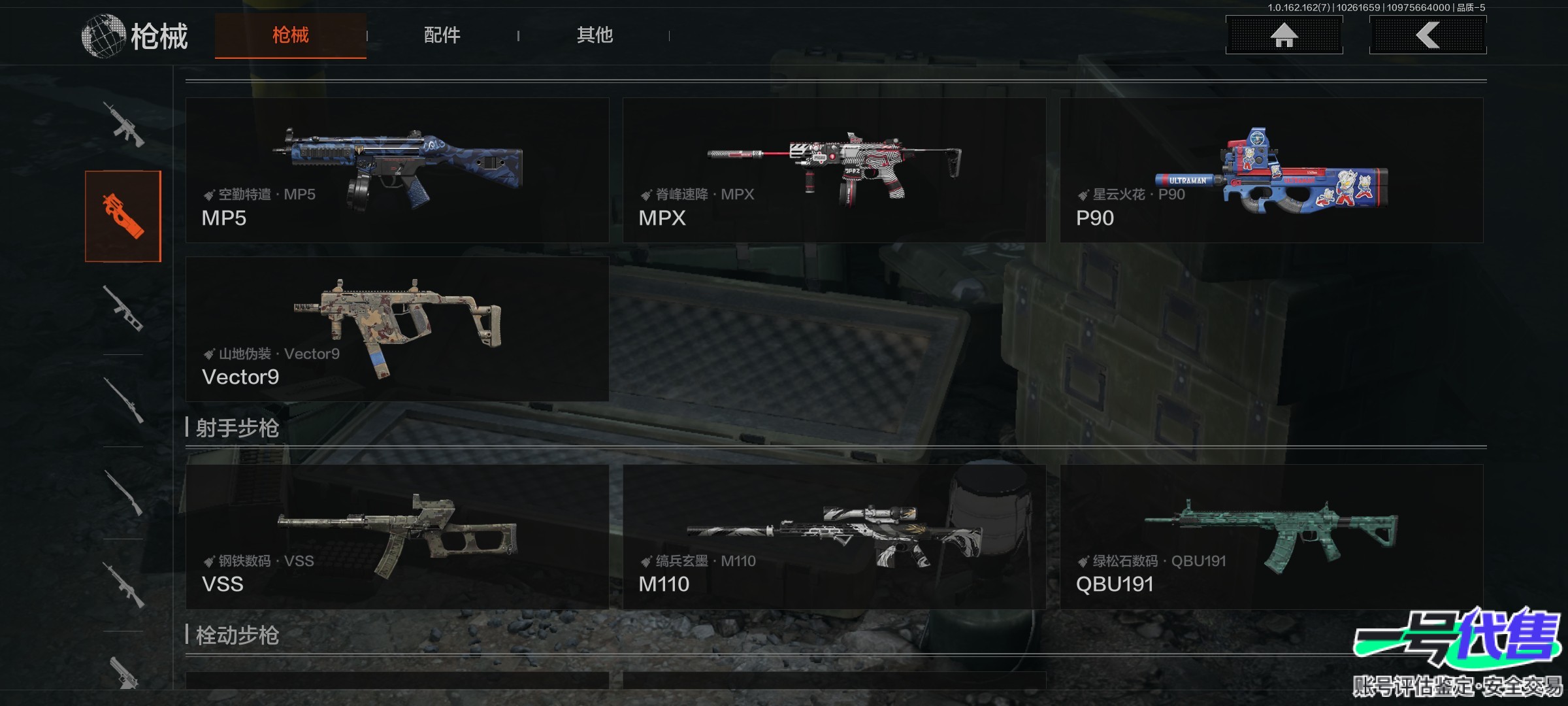
Task: Choose the MPX submachine gun card
Action: coord(834,171)
